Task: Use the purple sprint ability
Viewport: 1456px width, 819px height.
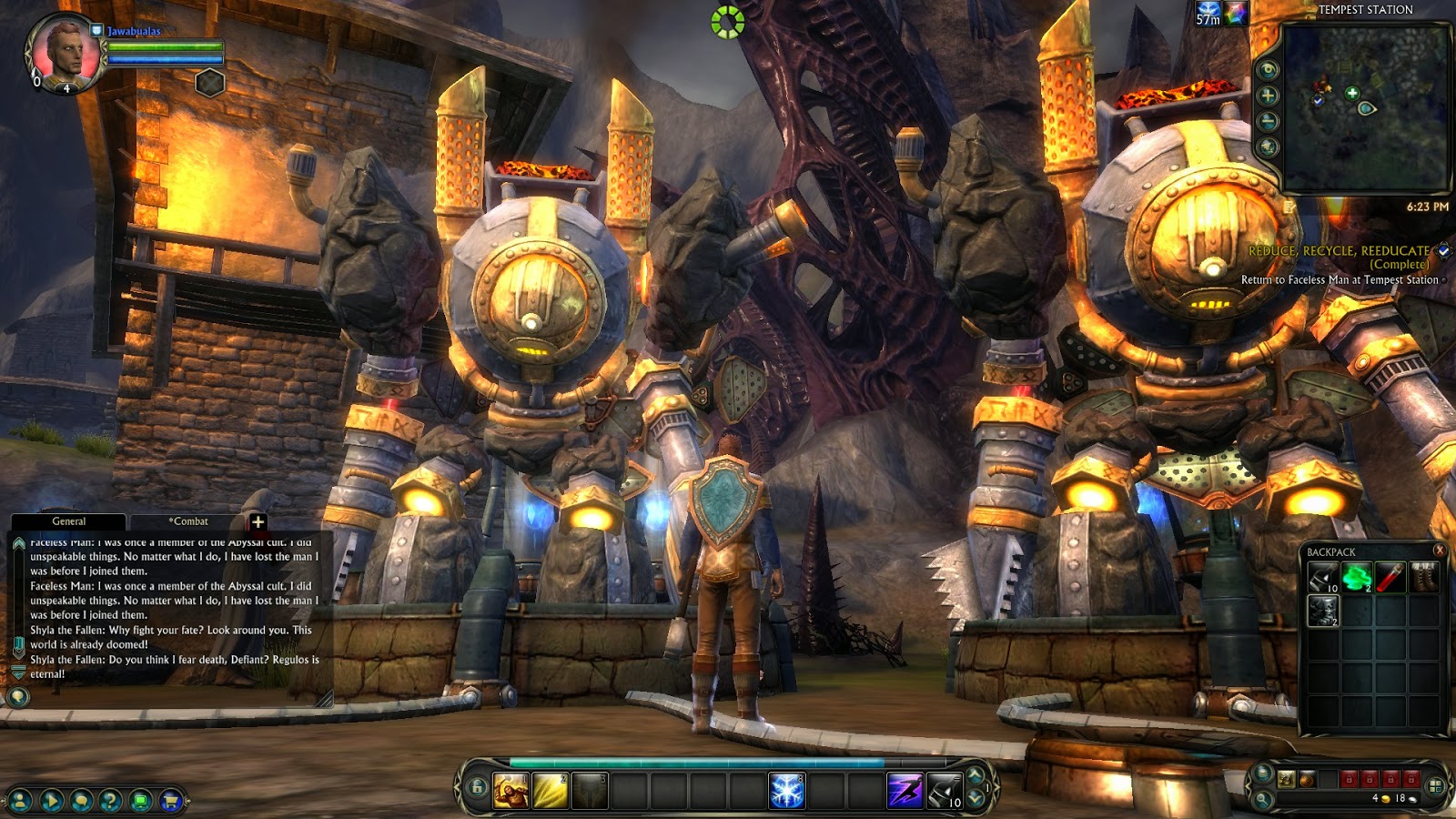Action: (905, 790)
